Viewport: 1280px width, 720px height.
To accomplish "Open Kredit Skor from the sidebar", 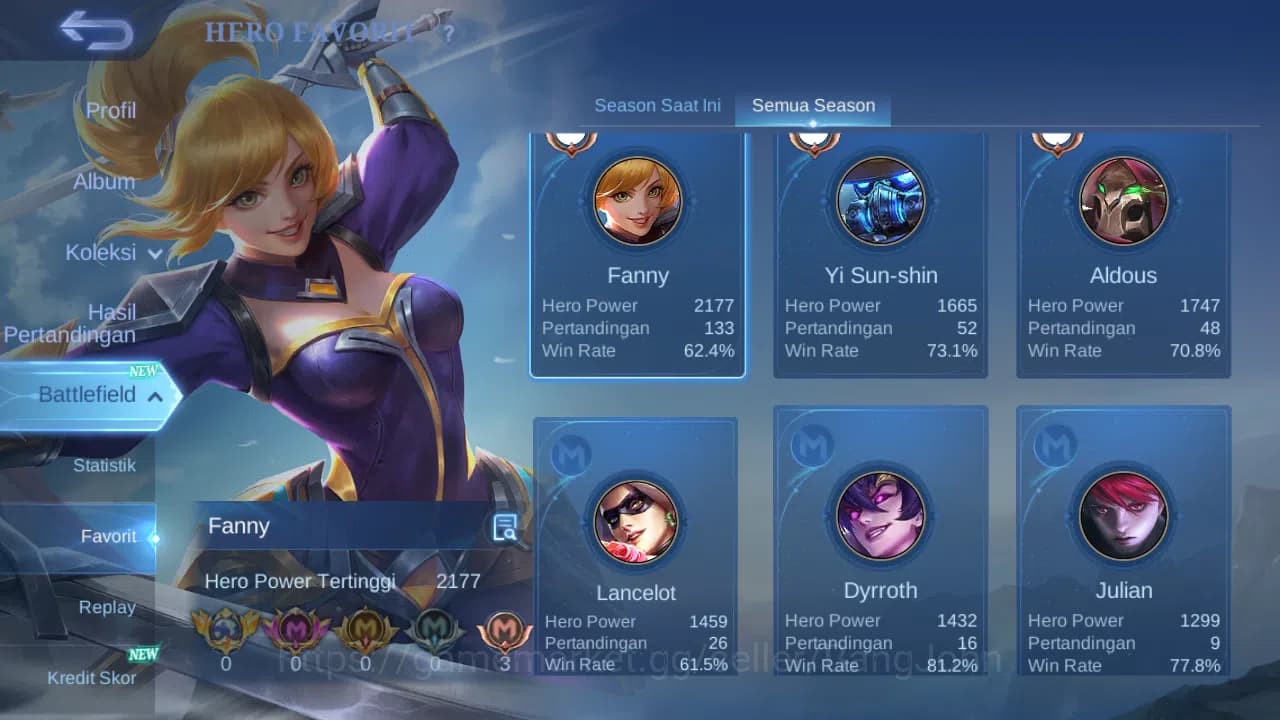I will (x=94, y=676).
